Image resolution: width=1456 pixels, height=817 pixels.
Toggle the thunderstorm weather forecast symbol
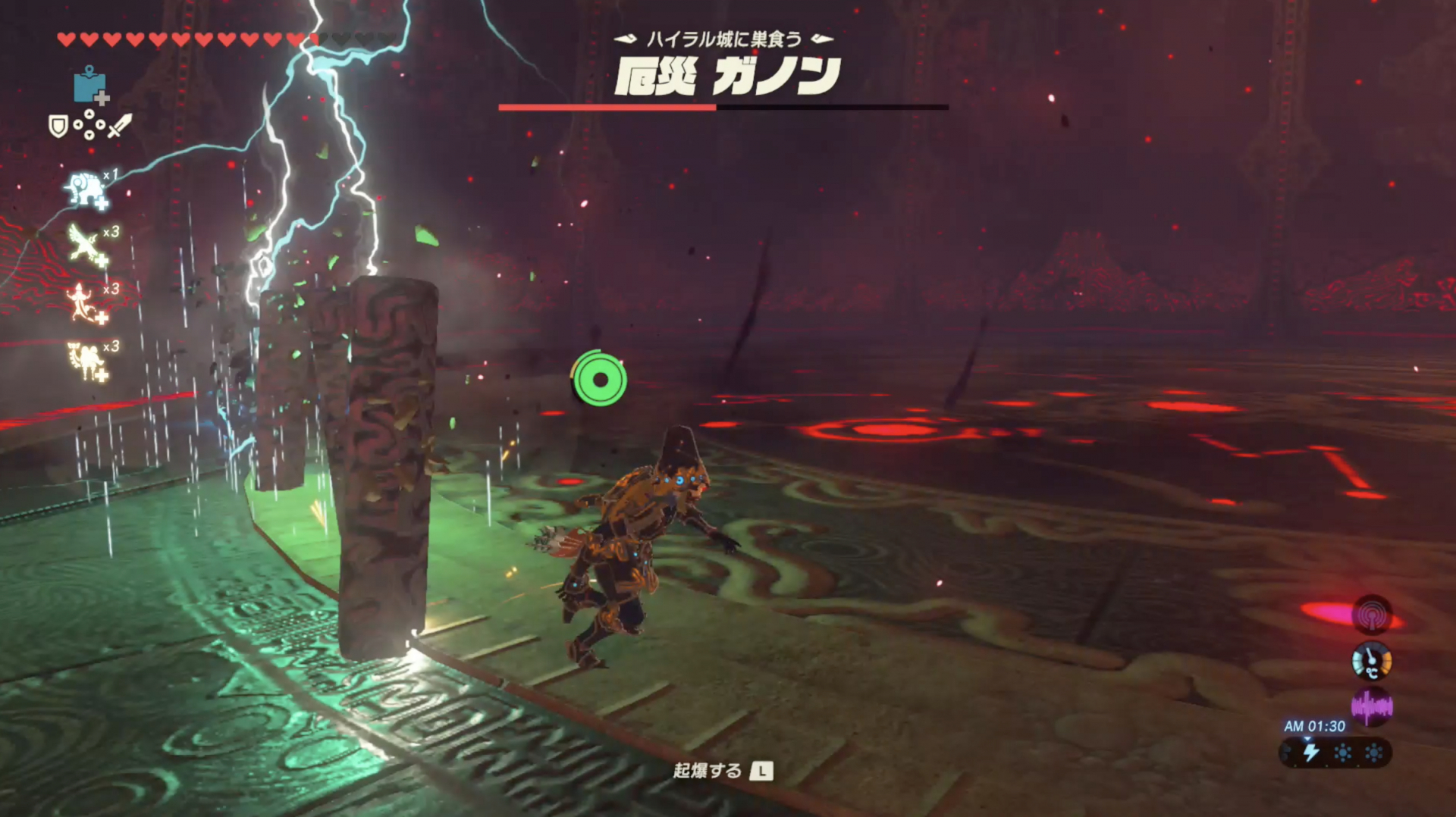(x=1310, y=753)
